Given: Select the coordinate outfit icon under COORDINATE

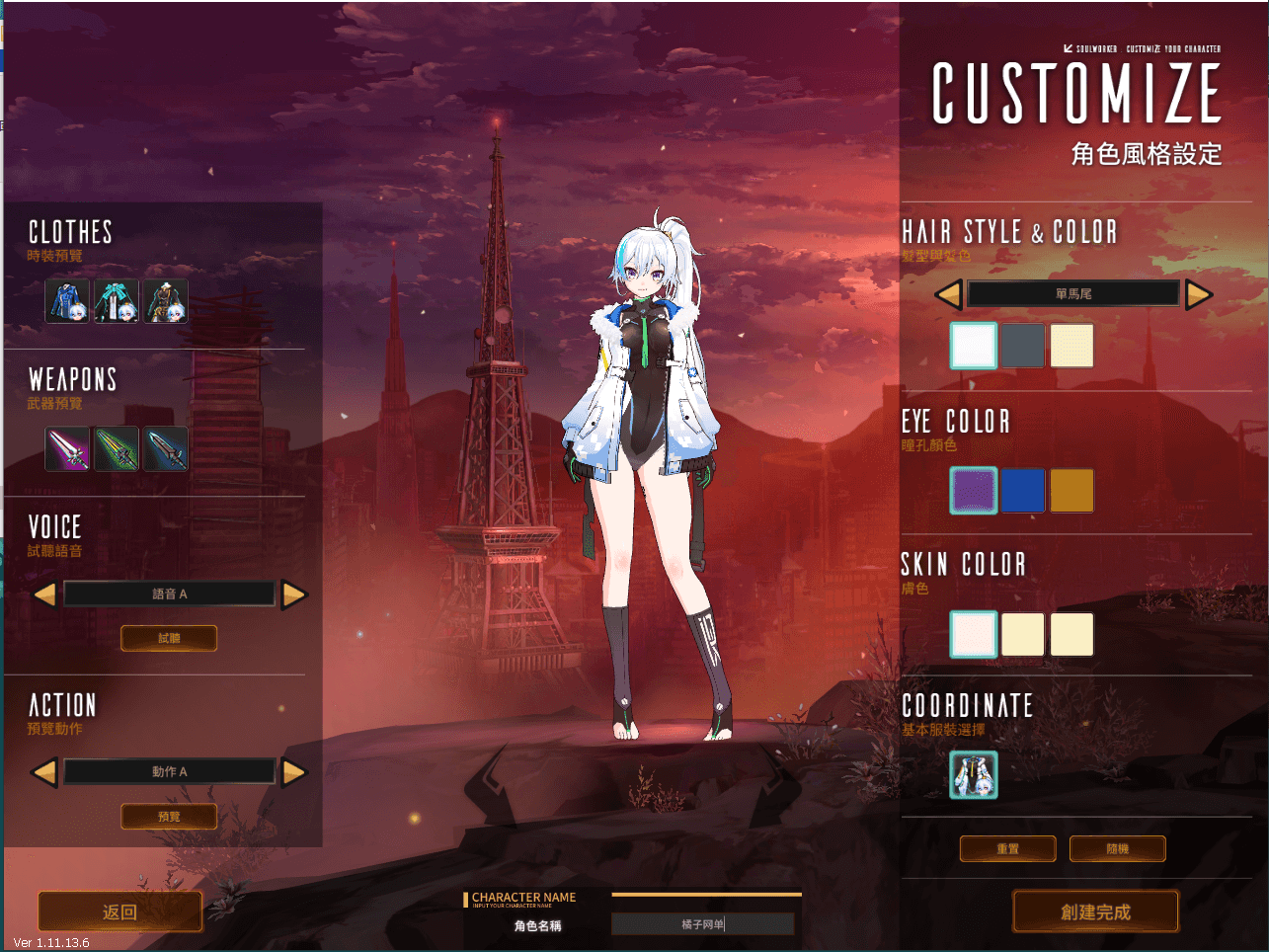Looking at the screenshot, I should coord(974,775).
